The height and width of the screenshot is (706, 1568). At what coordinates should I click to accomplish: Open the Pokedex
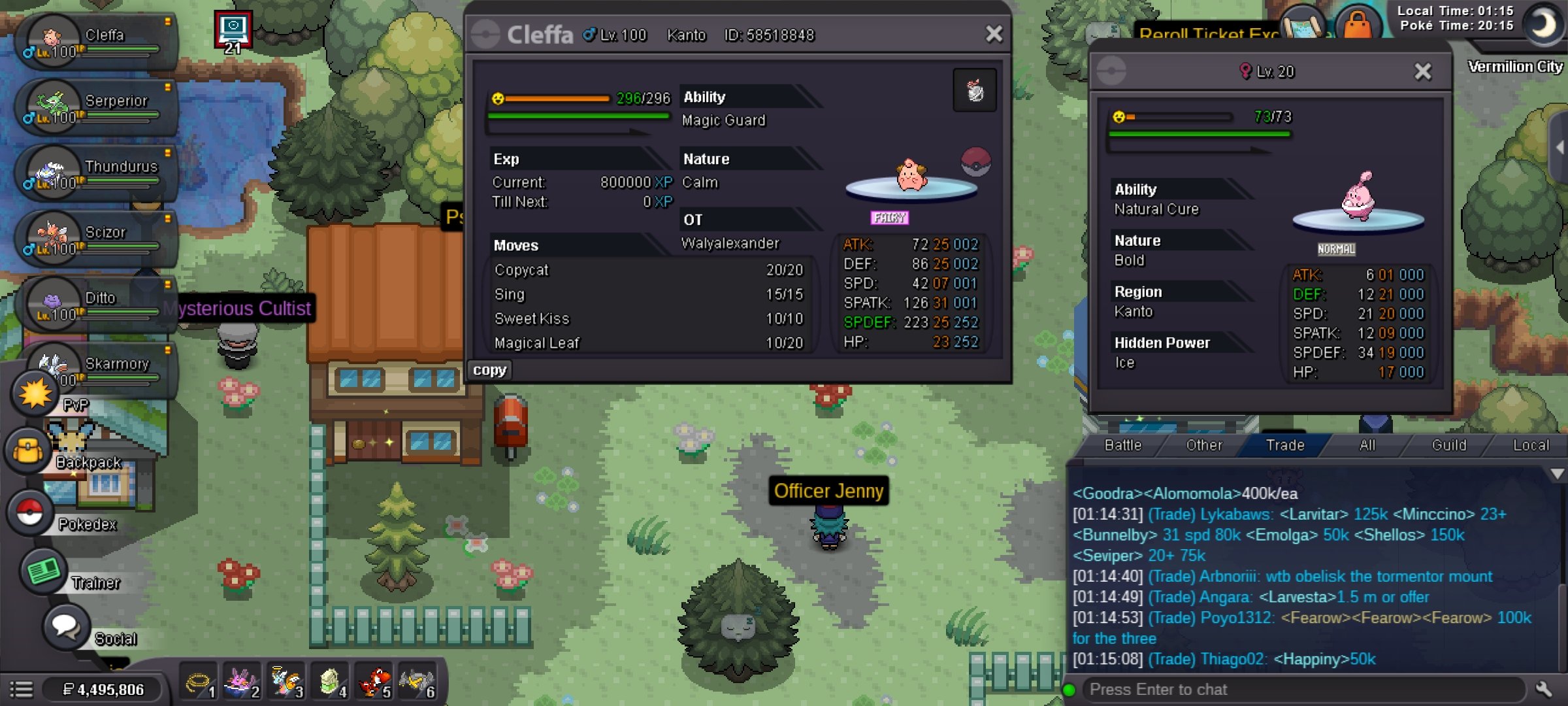(x=30, y=513)
